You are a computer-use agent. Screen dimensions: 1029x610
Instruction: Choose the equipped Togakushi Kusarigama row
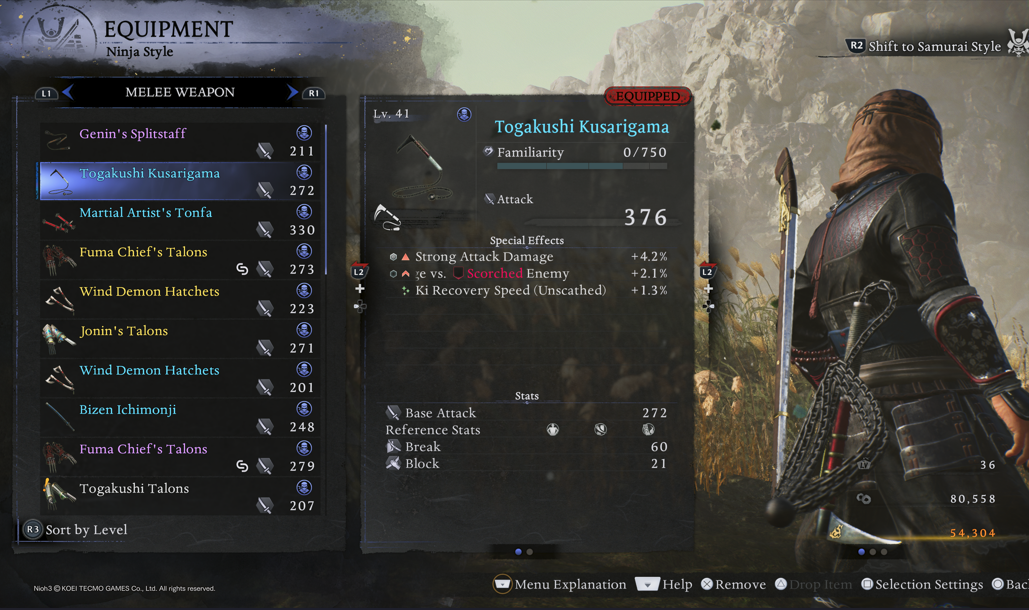(180, 181)
